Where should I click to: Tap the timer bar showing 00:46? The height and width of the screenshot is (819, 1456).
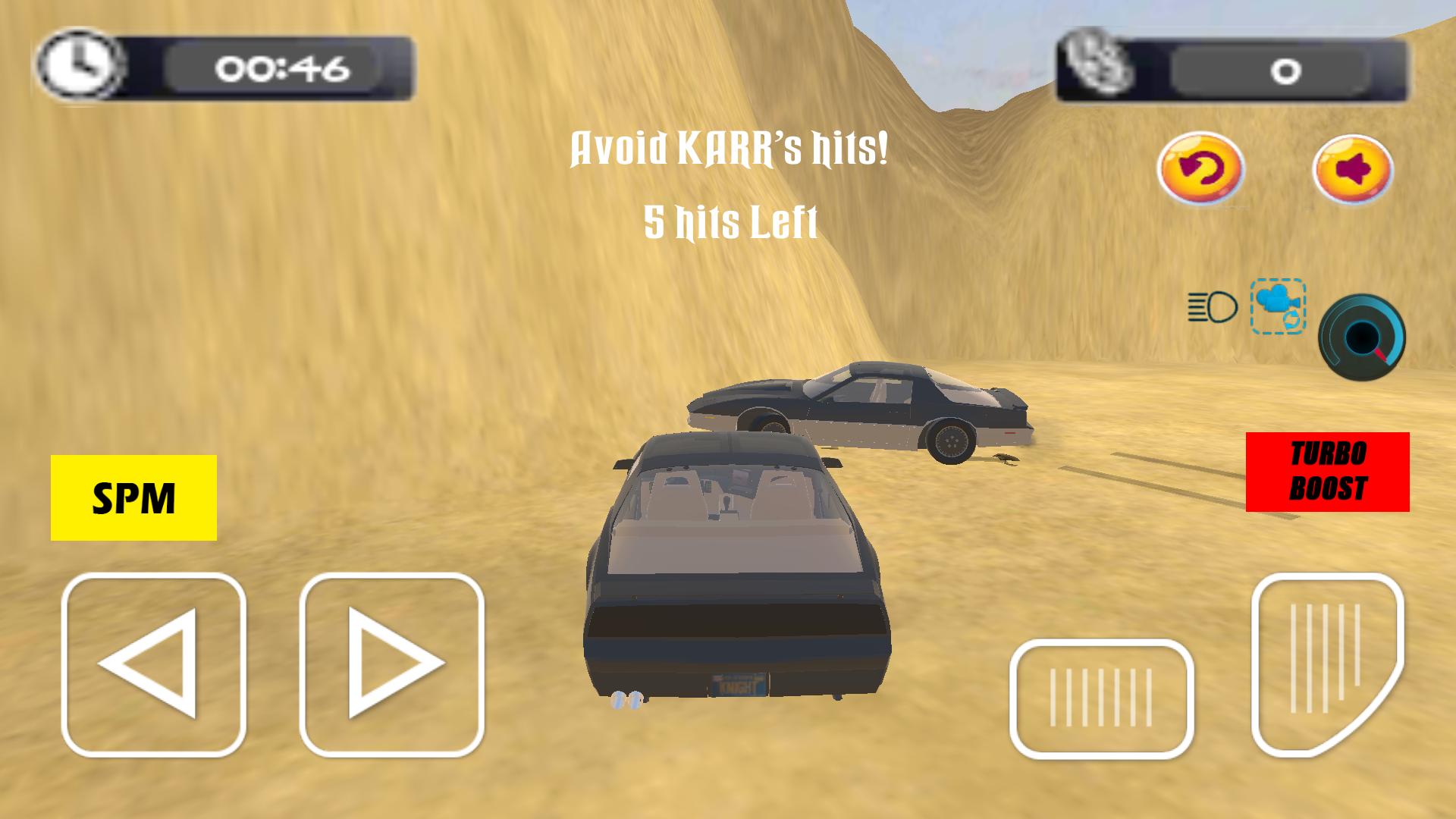[281, 68]
